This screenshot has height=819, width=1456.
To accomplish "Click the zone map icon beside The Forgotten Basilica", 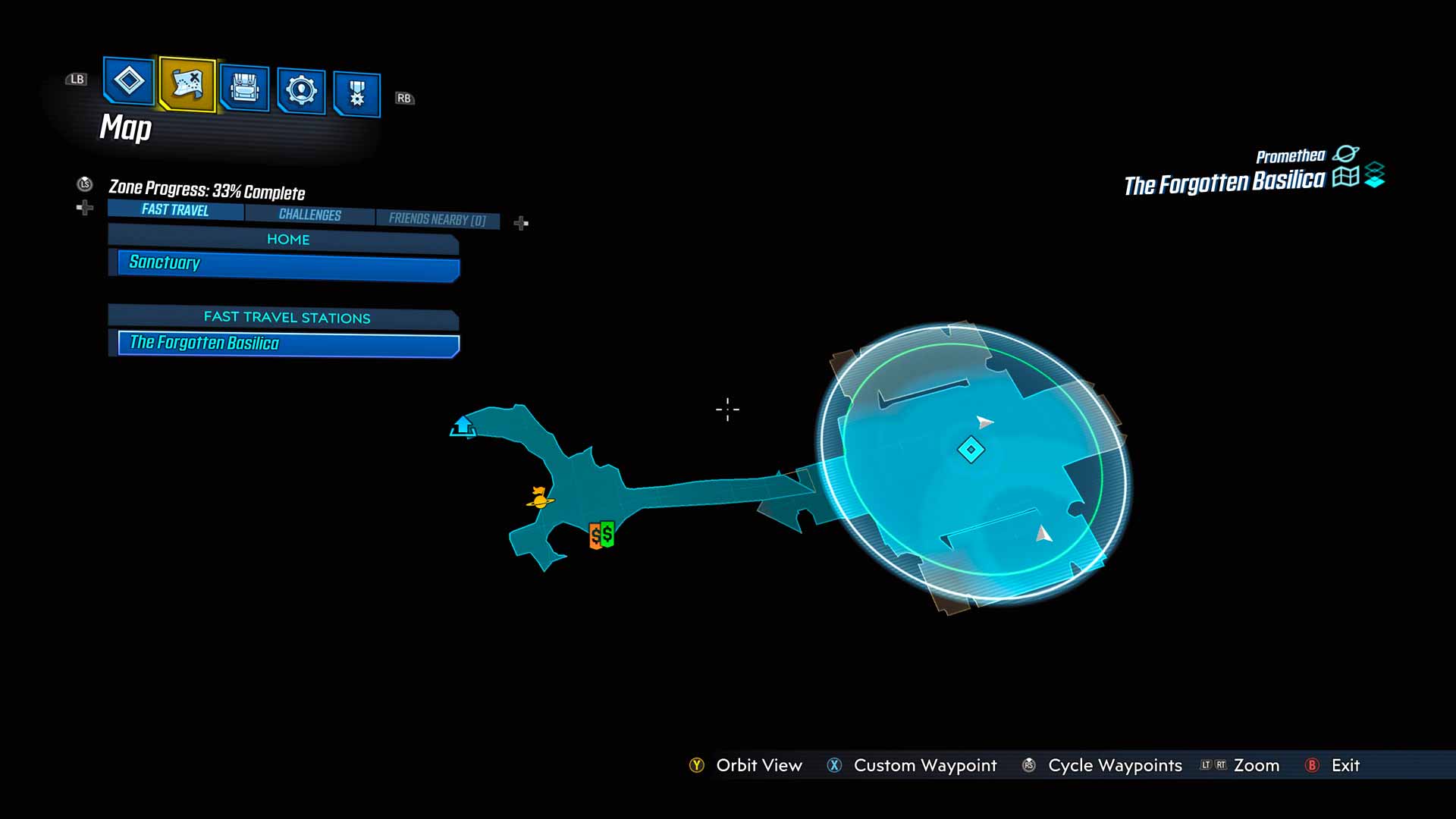I will [1345, 177].
